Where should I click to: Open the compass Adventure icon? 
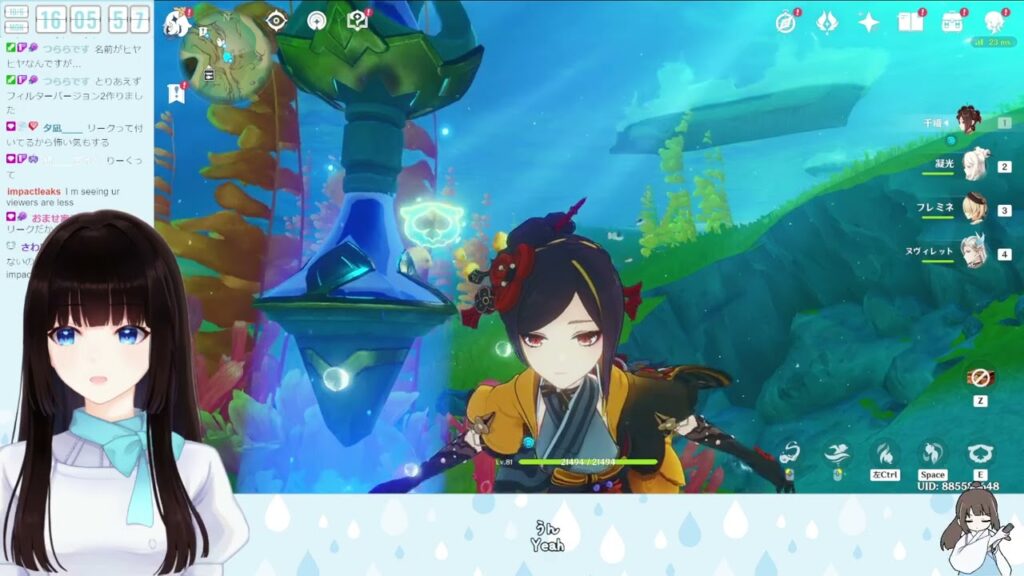[786, 22]
